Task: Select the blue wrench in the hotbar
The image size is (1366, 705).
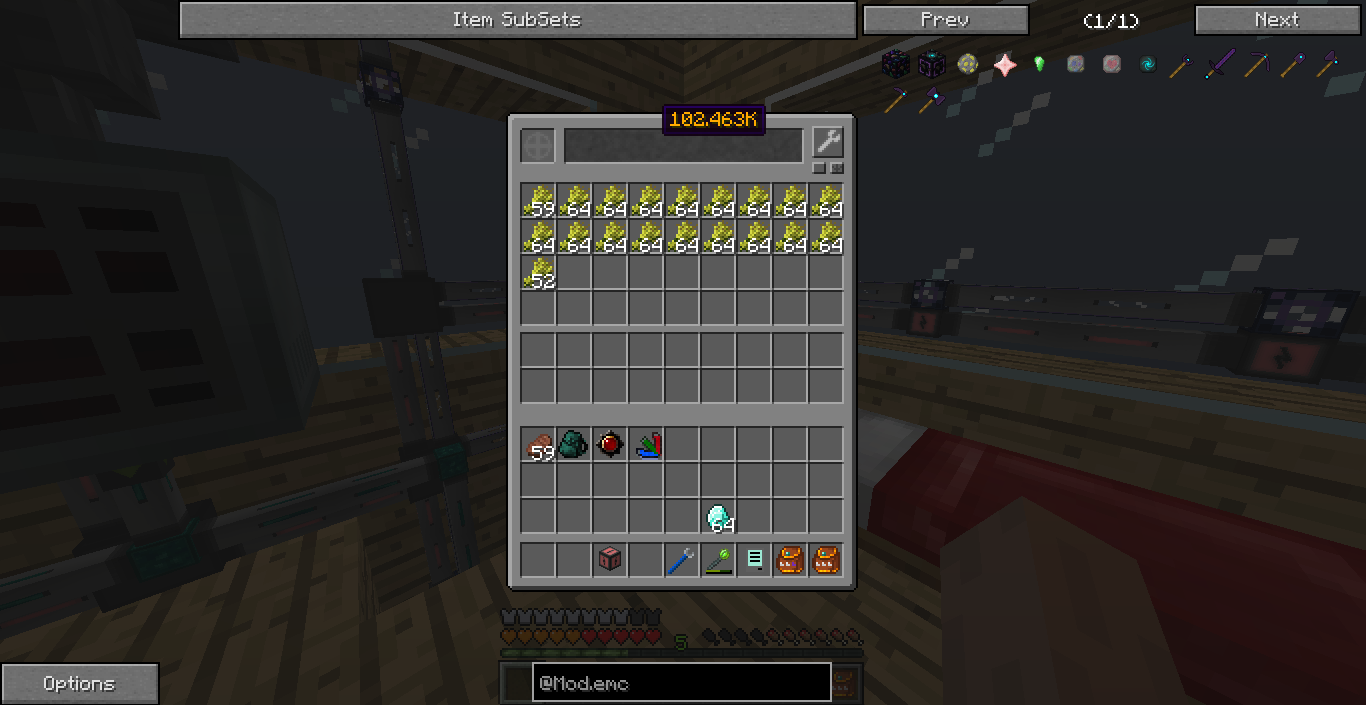Action: tap(681, 561)
